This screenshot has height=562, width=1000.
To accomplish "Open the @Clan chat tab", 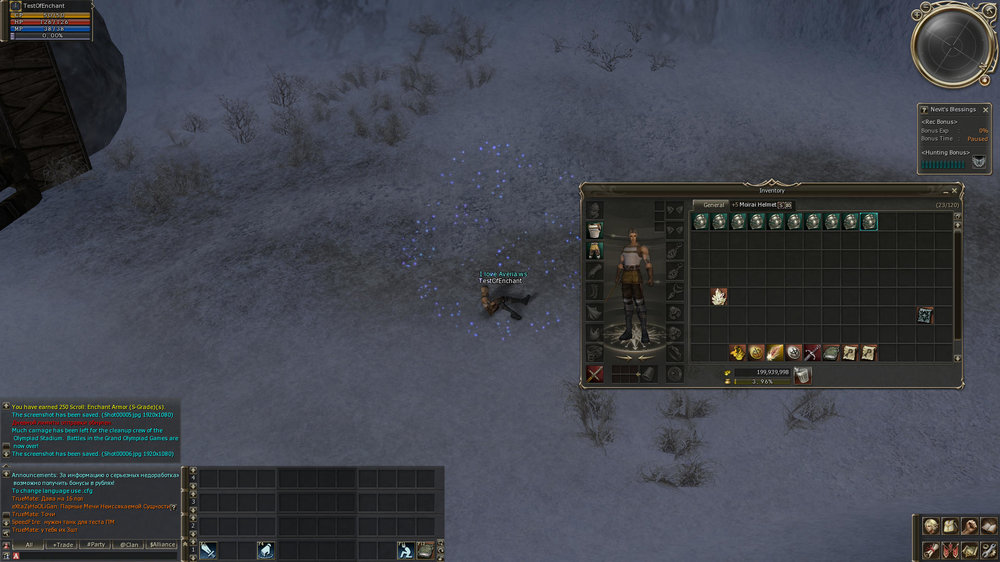I will [128, 544].
